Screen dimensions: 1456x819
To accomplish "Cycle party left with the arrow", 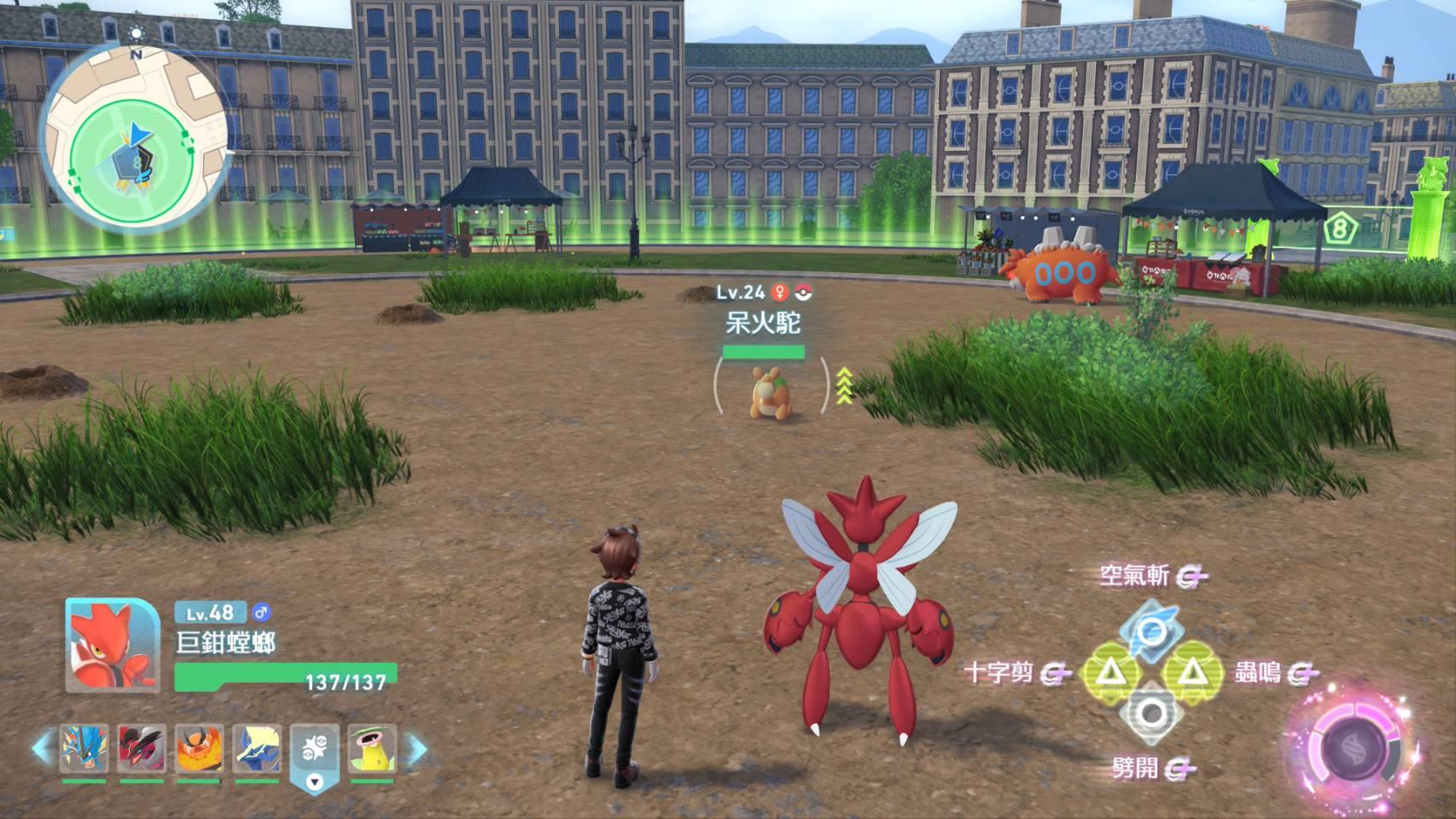I will pos(43,748).
